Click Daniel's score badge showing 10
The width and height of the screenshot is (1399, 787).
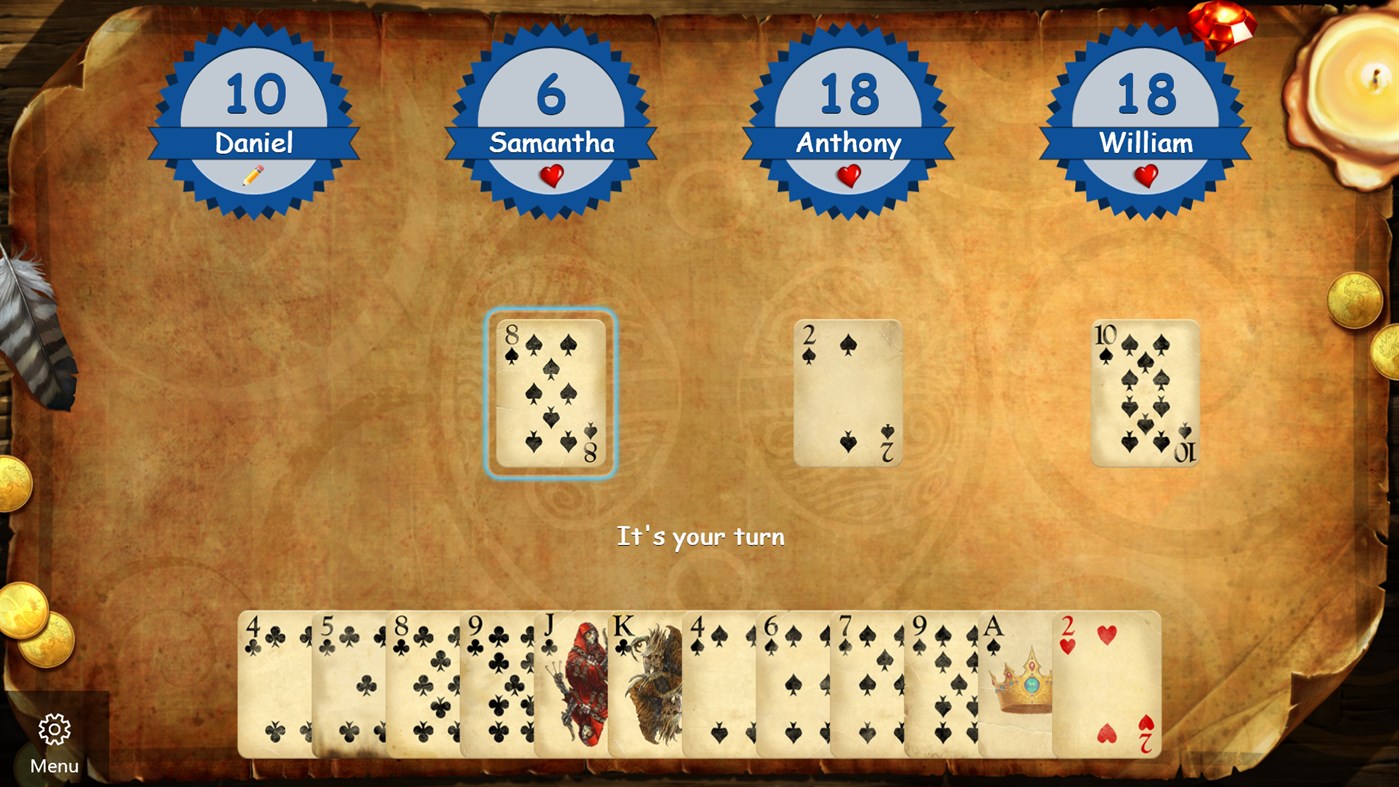[254, 95]
